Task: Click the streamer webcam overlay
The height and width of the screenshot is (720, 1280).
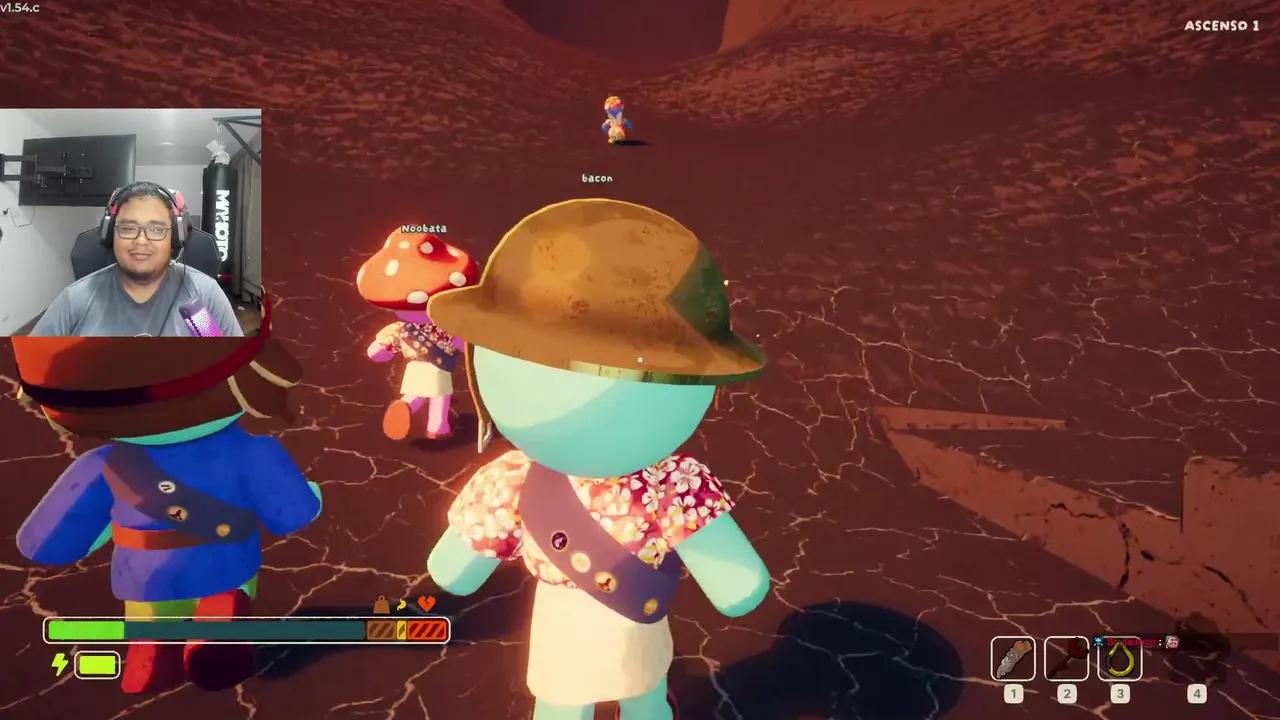Action: pyautogui.click(x=131, y=222)
